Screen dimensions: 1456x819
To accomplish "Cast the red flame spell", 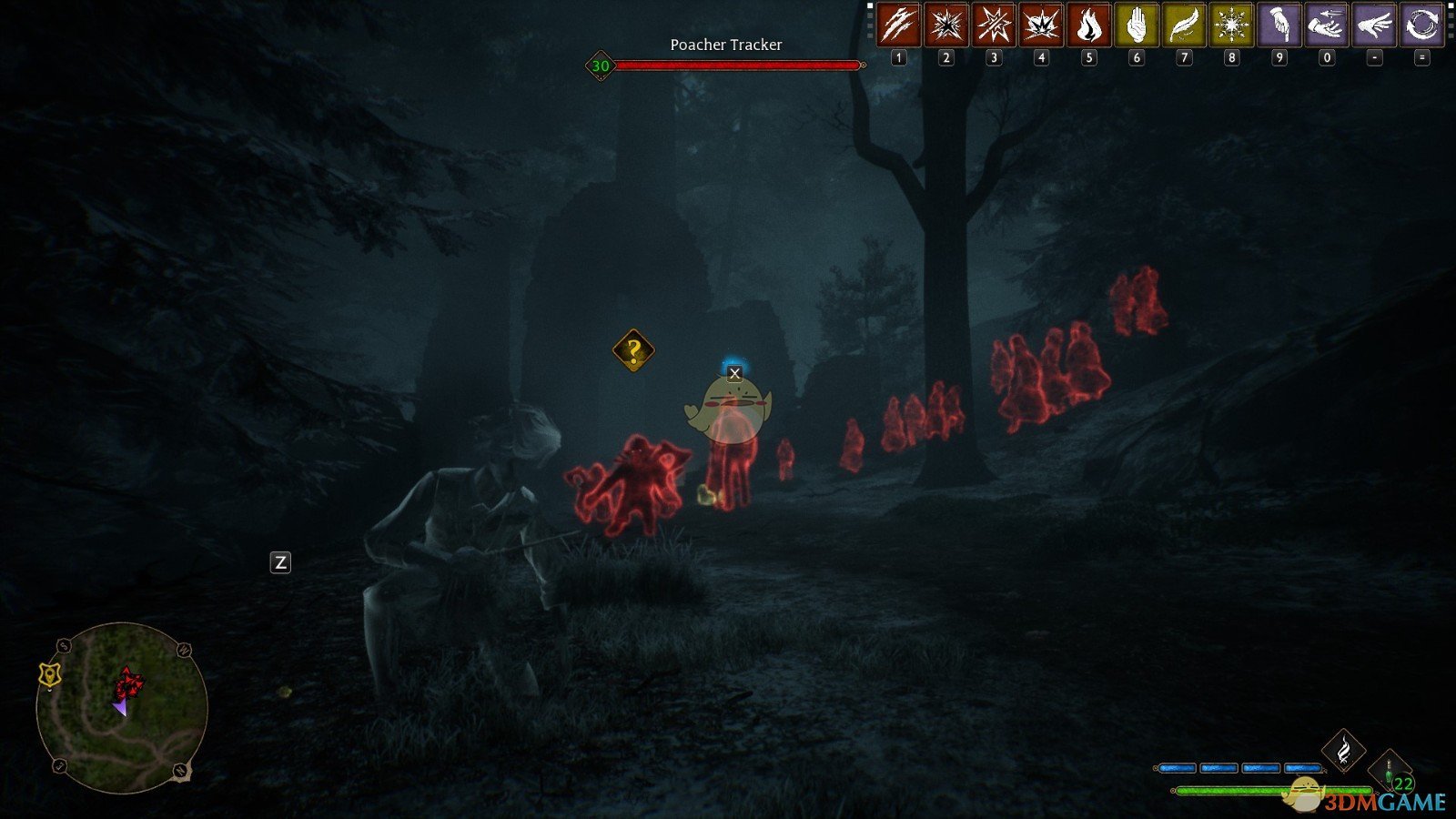I will click(1088, 25).
